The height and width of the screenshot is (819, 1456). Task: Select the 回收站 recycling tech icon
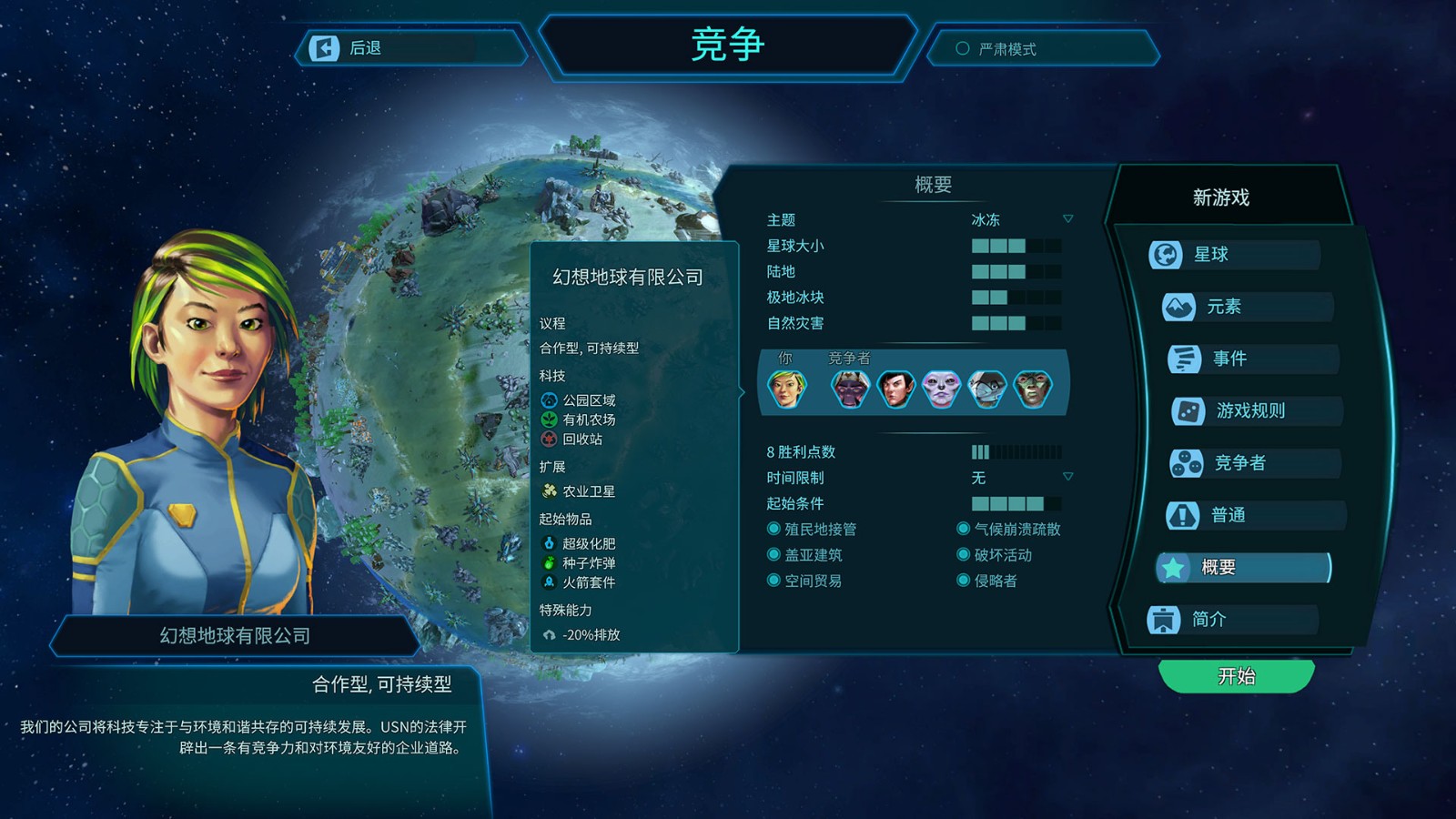point(550,440)
